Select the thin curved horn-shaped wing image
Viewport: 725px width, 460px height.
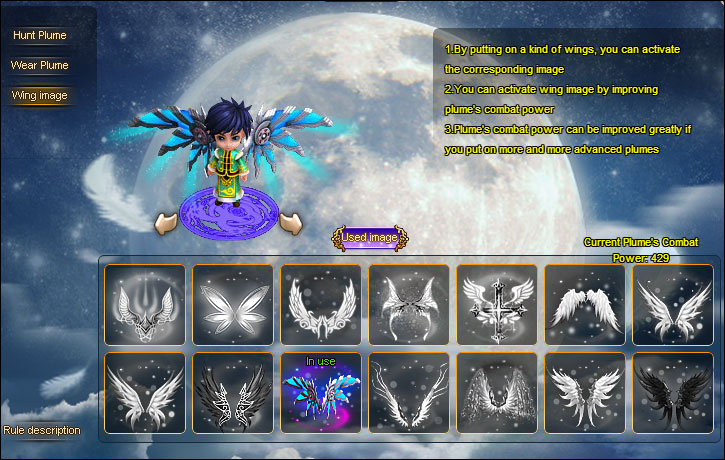pos(408,393)
